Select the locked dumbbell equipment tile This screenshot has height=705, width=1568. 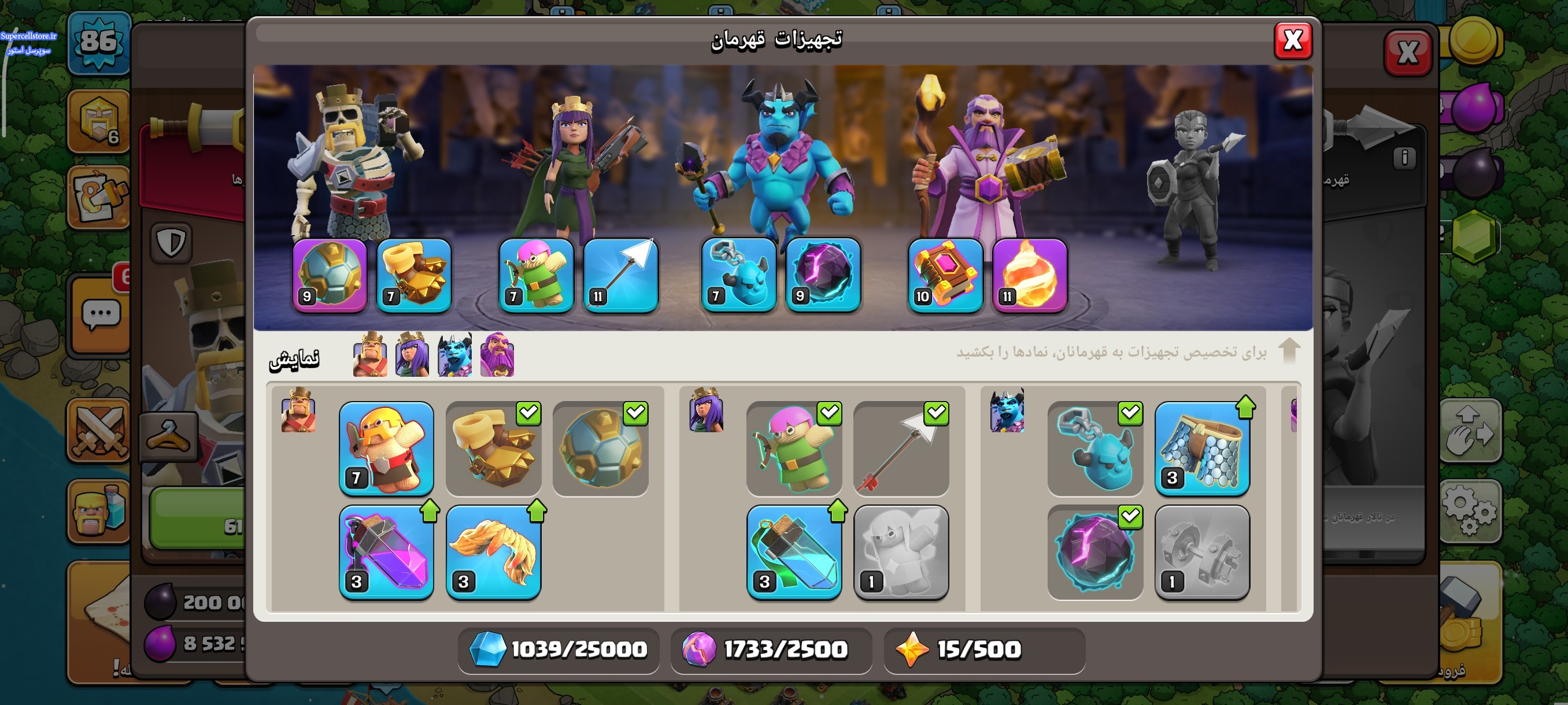click(1201, 552)
